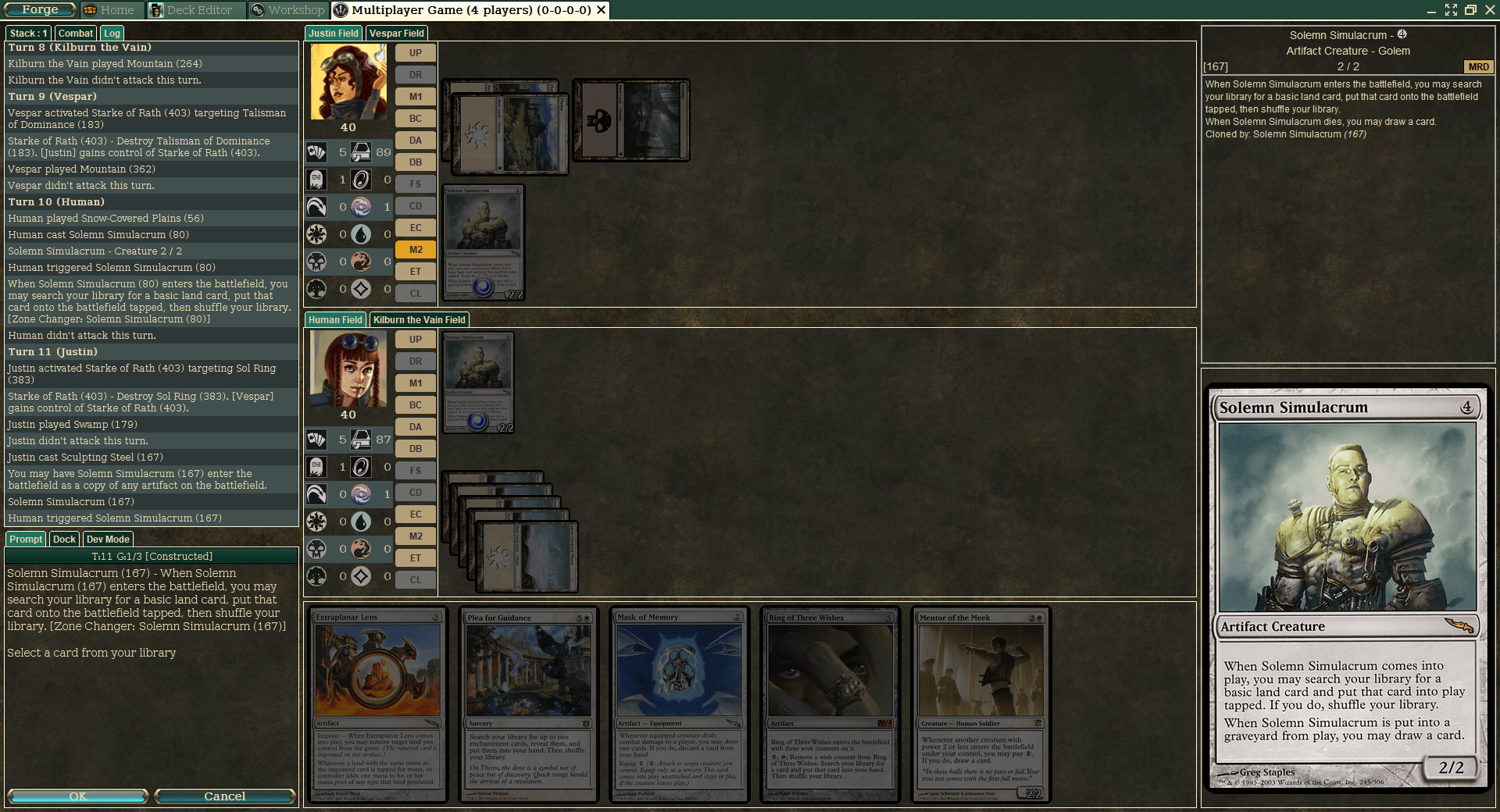This screenshot has width=1500, height=812.
Task: Confirm the prompt with the OK button
Action: (77, 796)
